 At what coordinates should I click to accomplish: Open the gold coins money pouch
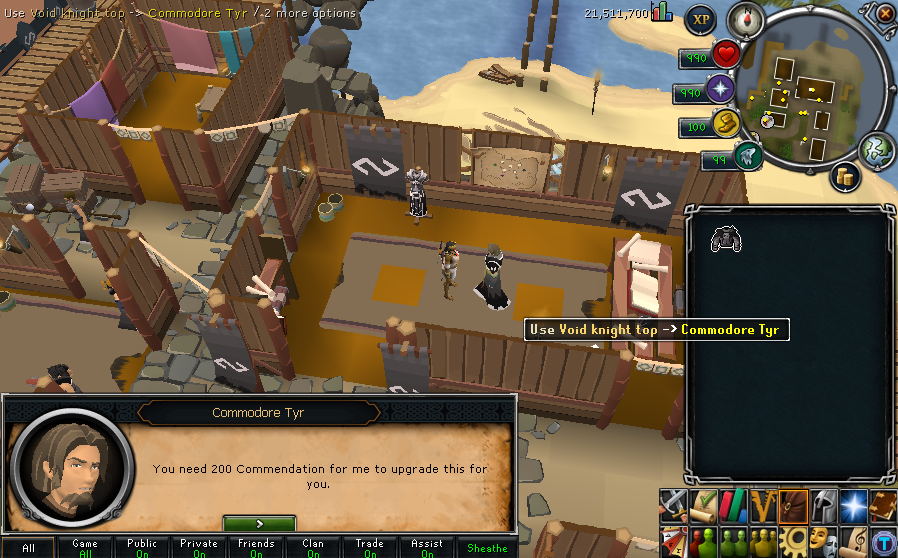[x=846, y=177]
